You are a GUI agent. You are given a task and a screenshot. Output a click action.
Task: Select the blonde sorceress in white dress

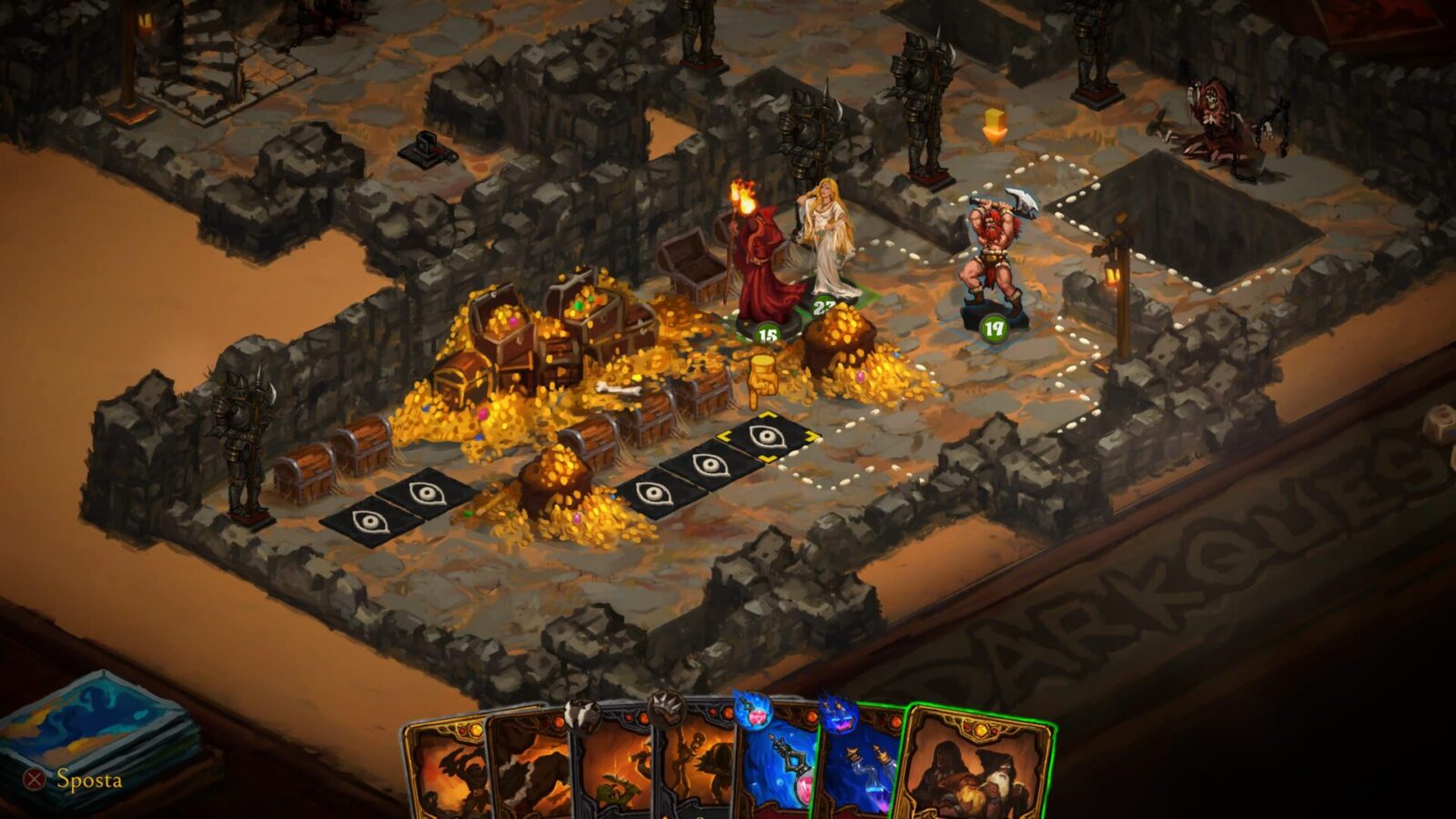pos(826,241)
